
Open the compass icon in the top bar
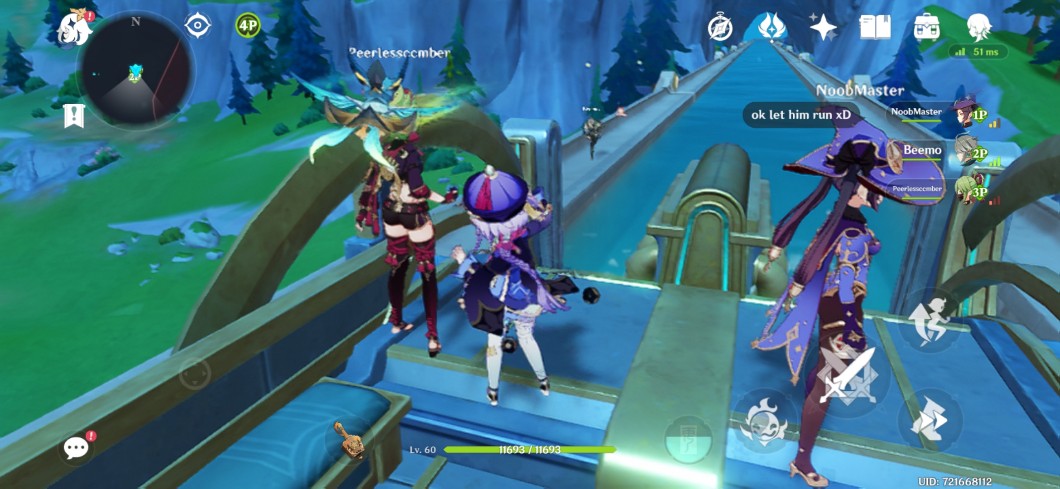[720, 28]
